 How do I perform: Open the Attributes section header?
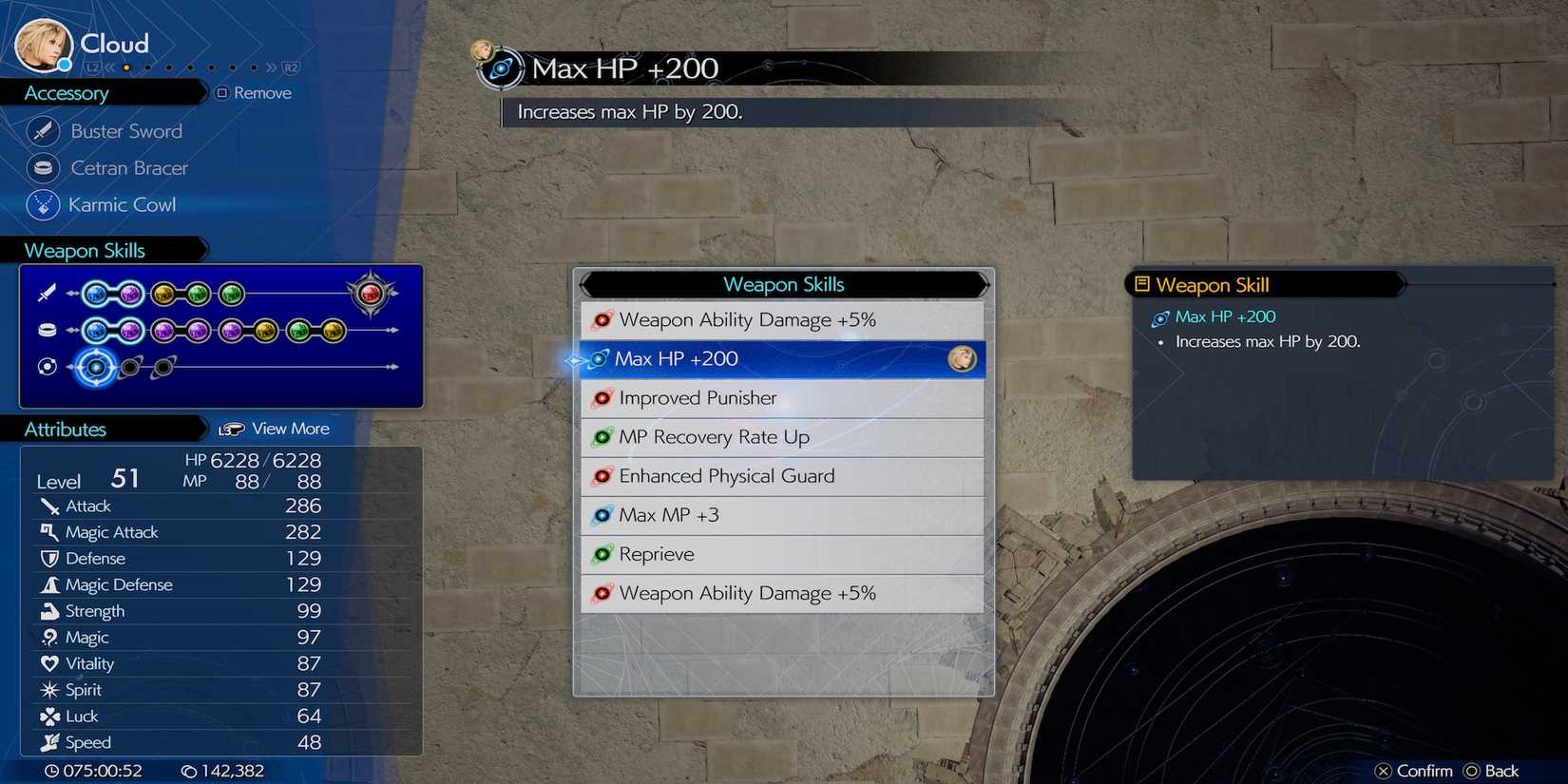(65, 429)
